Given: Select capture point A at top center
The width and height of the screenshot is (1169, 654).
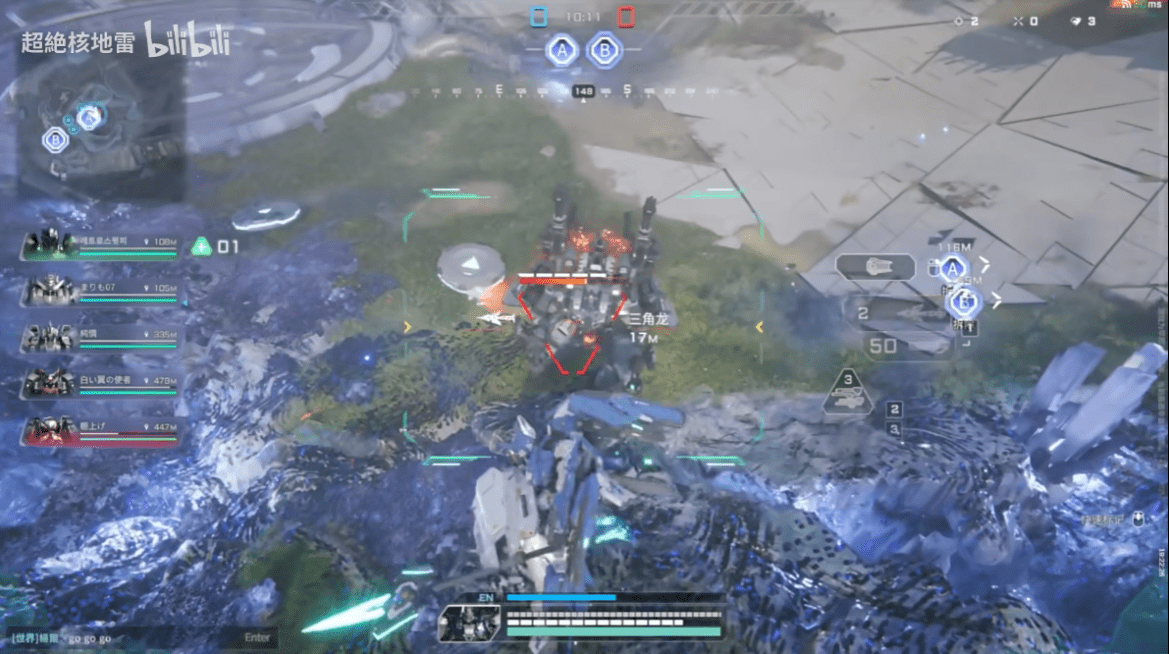Looking at the screenshot, I should [563, 49].
